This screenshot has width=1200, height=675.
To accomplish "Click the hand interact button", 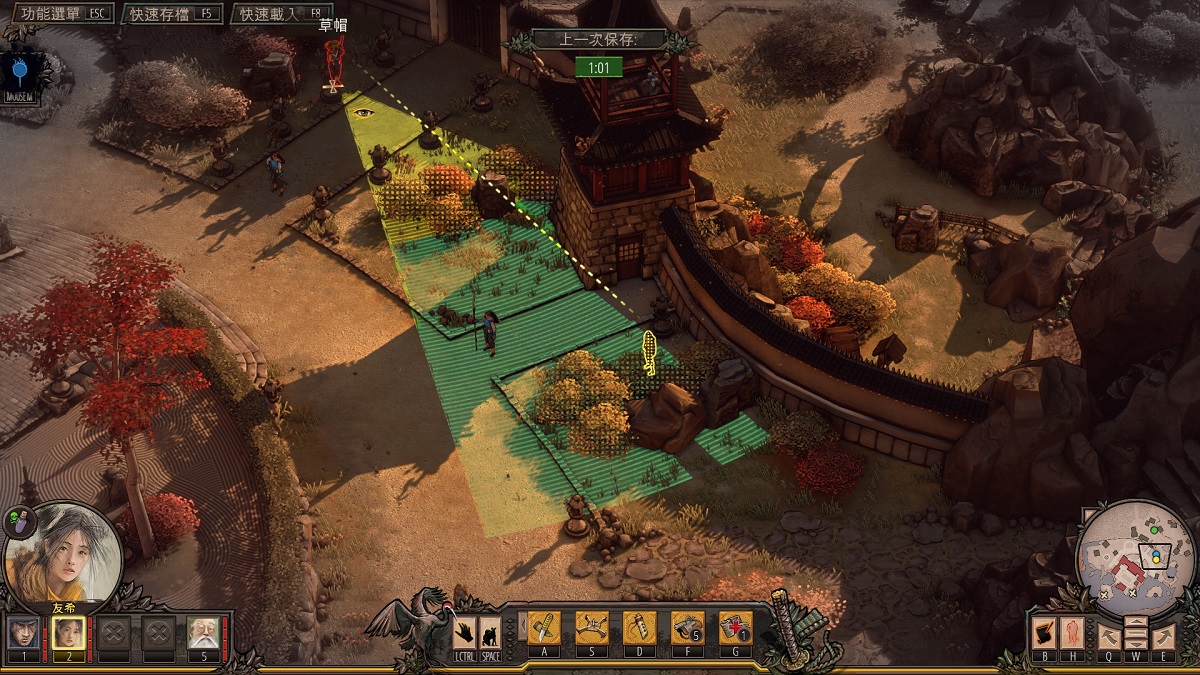I will [x=465, y=633].
